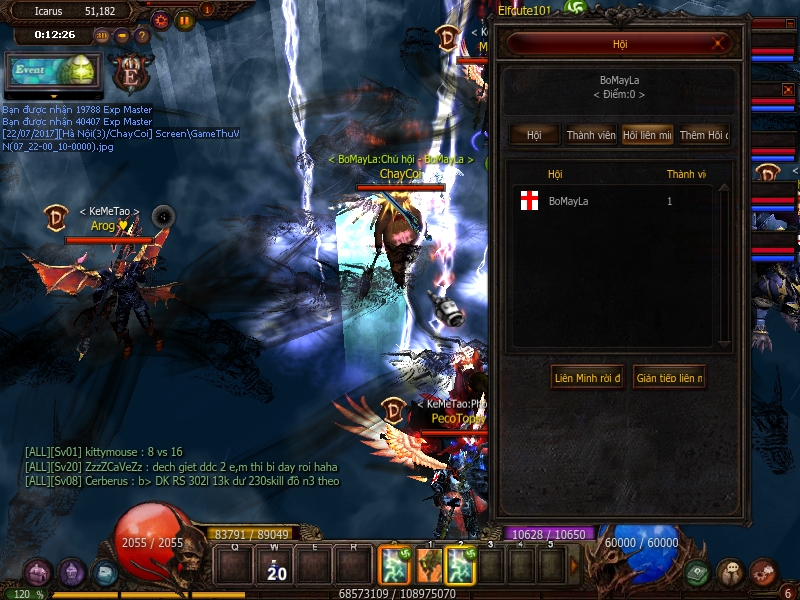Switch to the Thêm Hội tab
The image size is (800, 600).
click(x=704, y=135)
